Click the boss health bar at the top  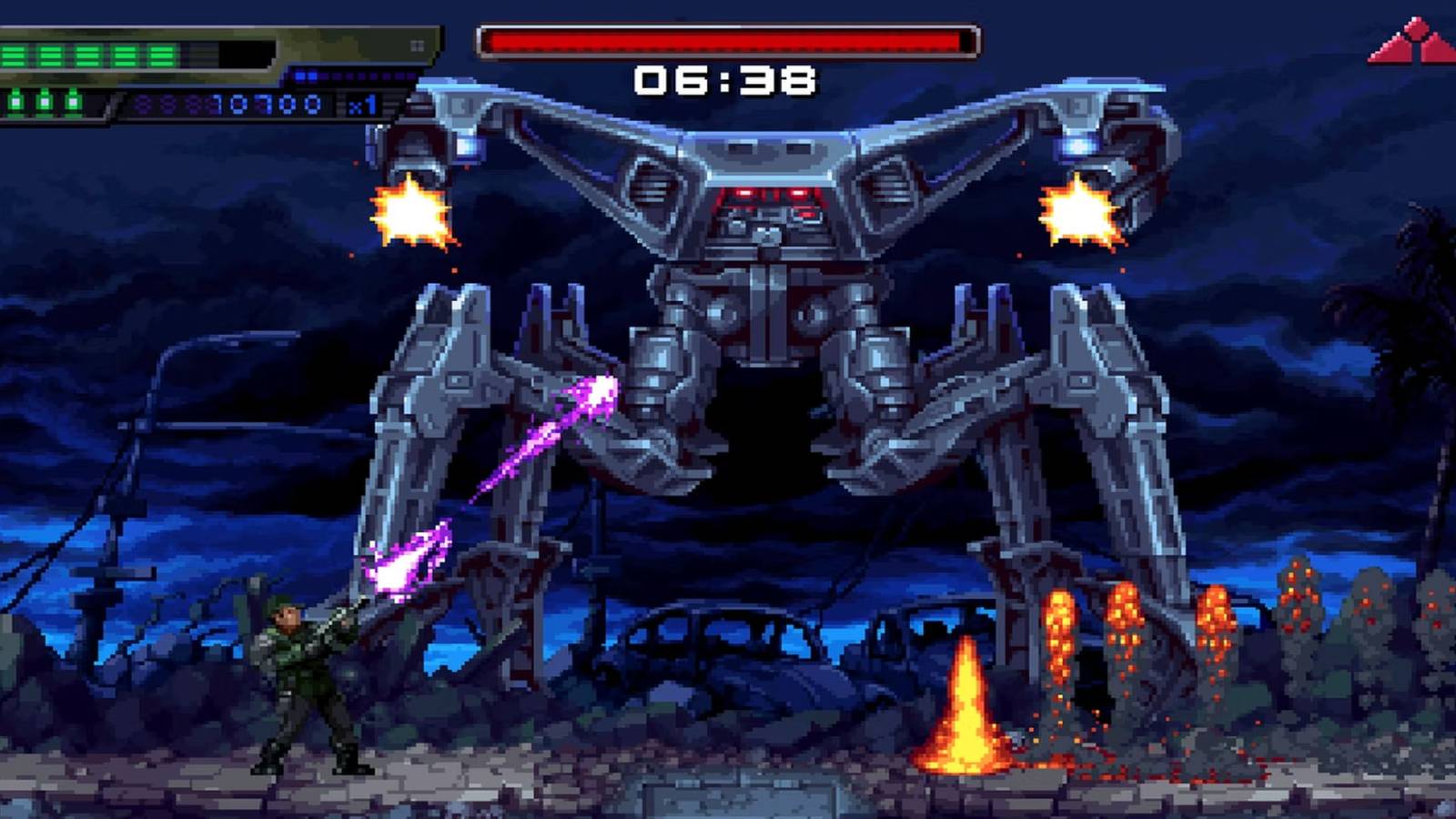pos(728,36)
